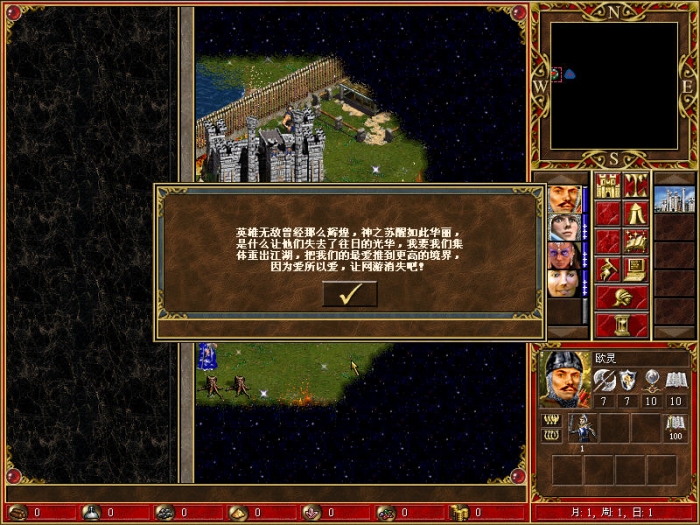Open the Kingdom Overview castle button
Viewport: 700px width, 525px height.
point(608,186)
